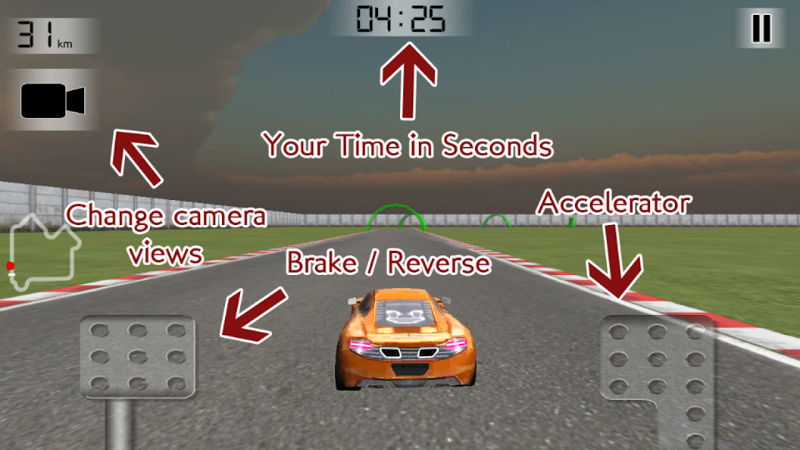Pause the race

[x=761, y=28]
